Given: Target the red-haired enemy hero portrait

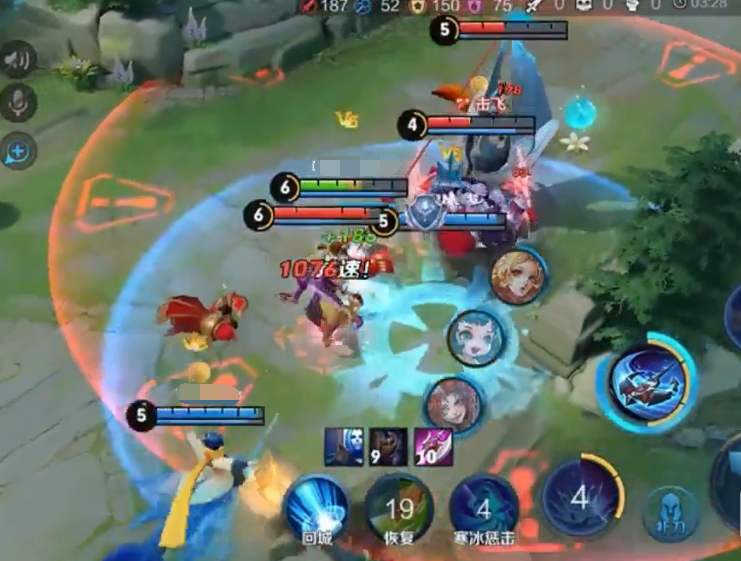Looking at the screenshot, I should (451, 404).
